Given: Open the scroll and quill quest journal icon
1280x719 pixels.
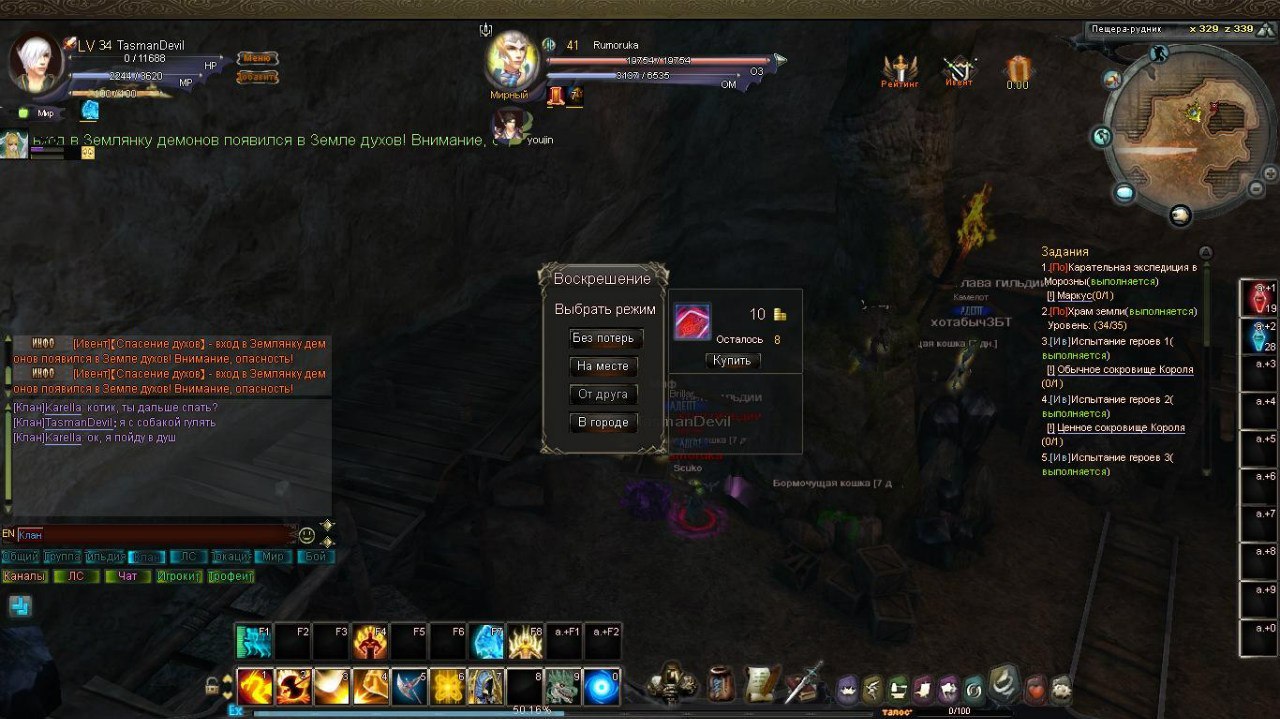Looking at the screenshot, I should 762,685.
